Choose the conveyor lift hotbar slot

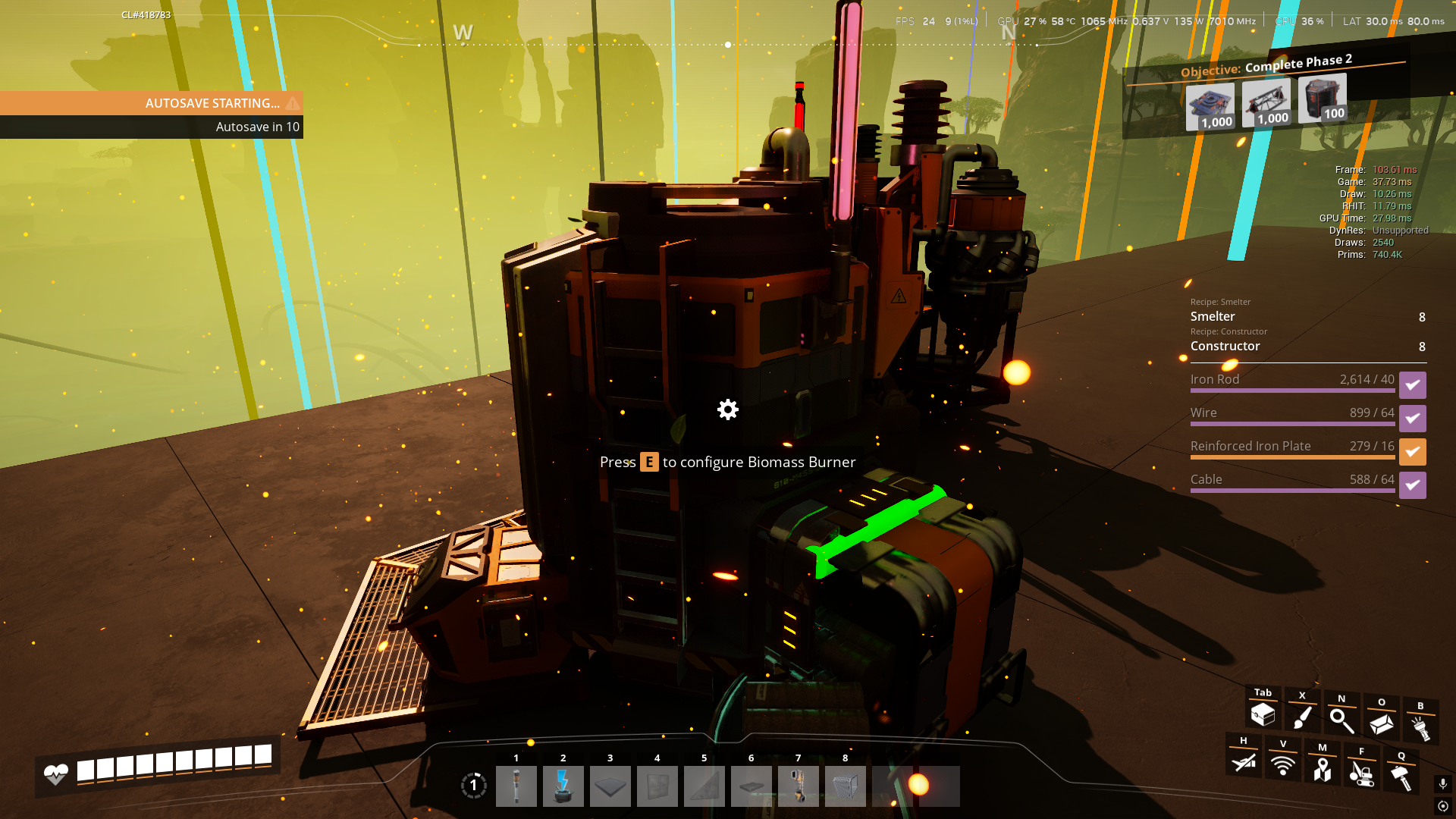tap(798, 786)
